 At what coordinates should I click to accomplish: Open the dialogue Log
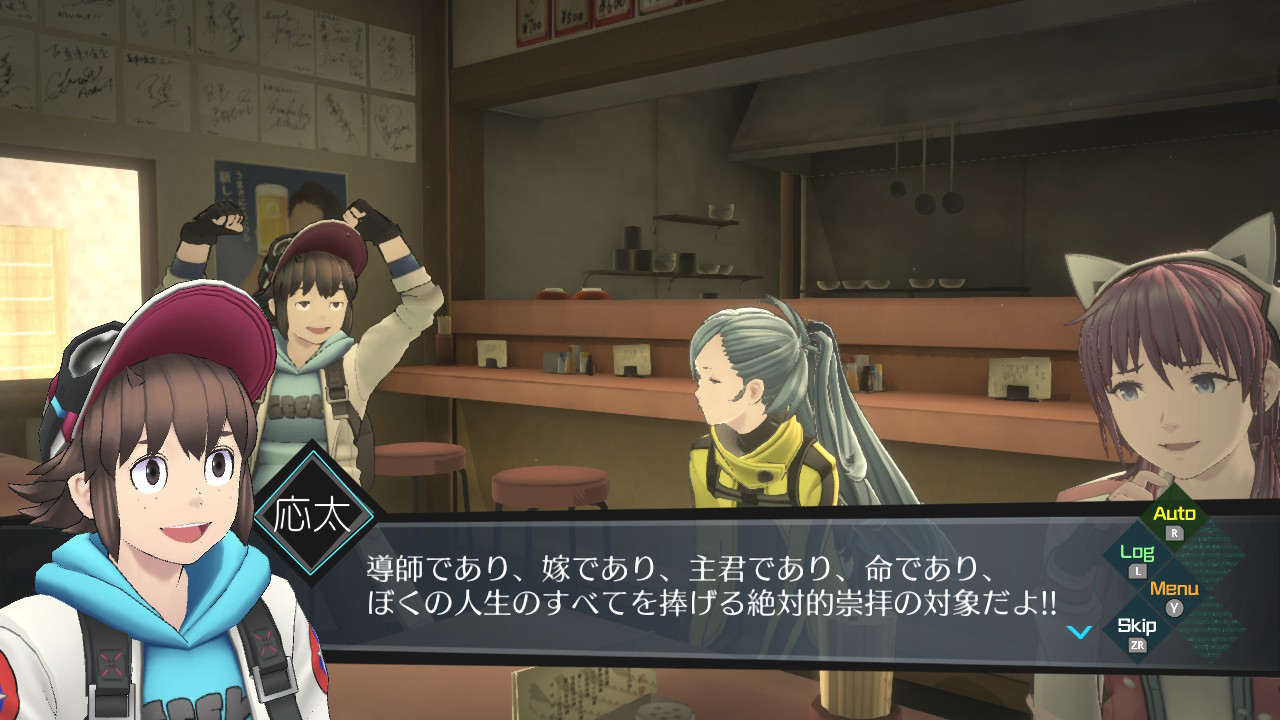pos(1137,554)
